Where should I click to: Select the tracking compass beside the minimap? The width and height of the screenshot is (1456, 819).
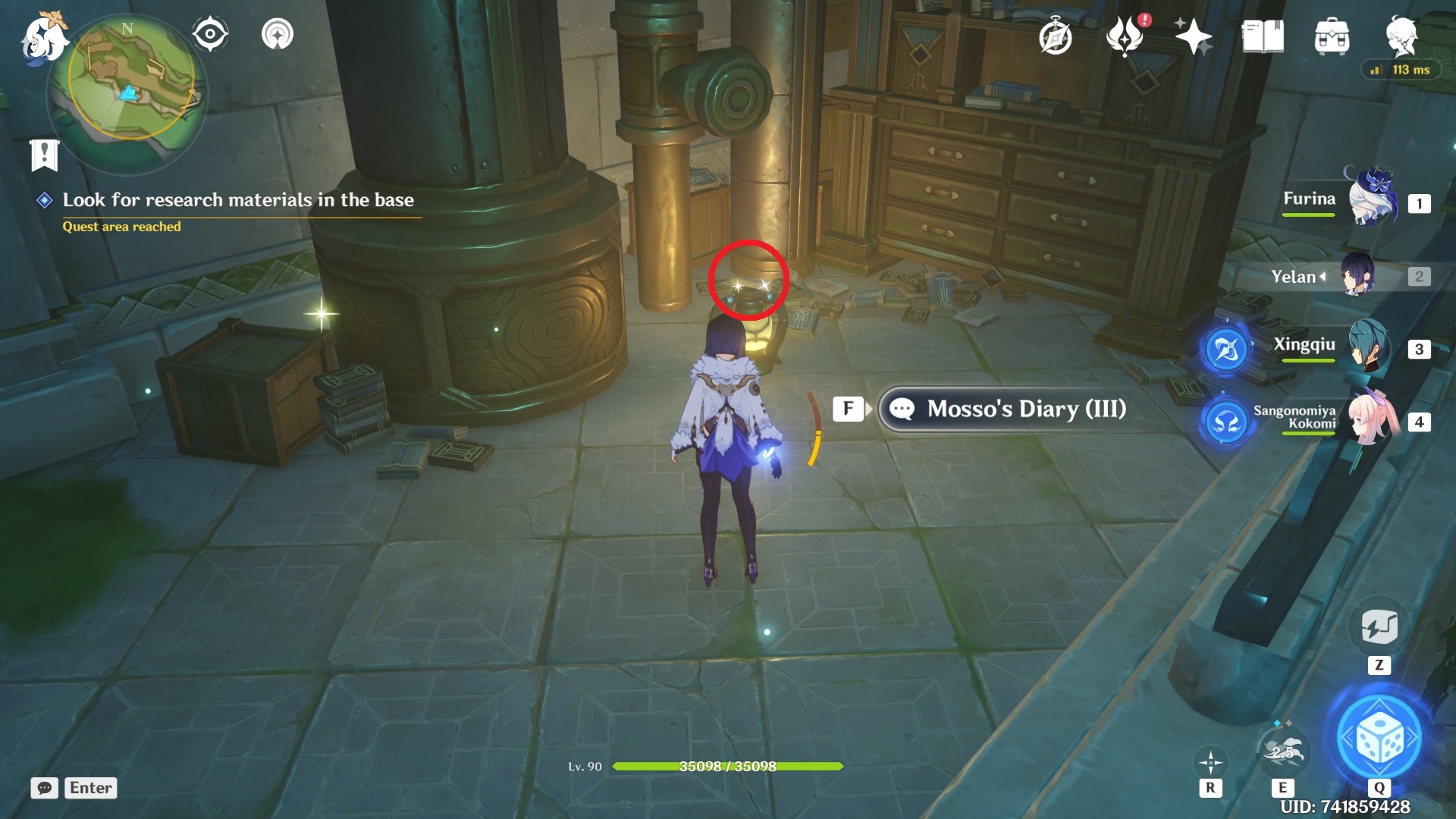(x=210, y=33)
